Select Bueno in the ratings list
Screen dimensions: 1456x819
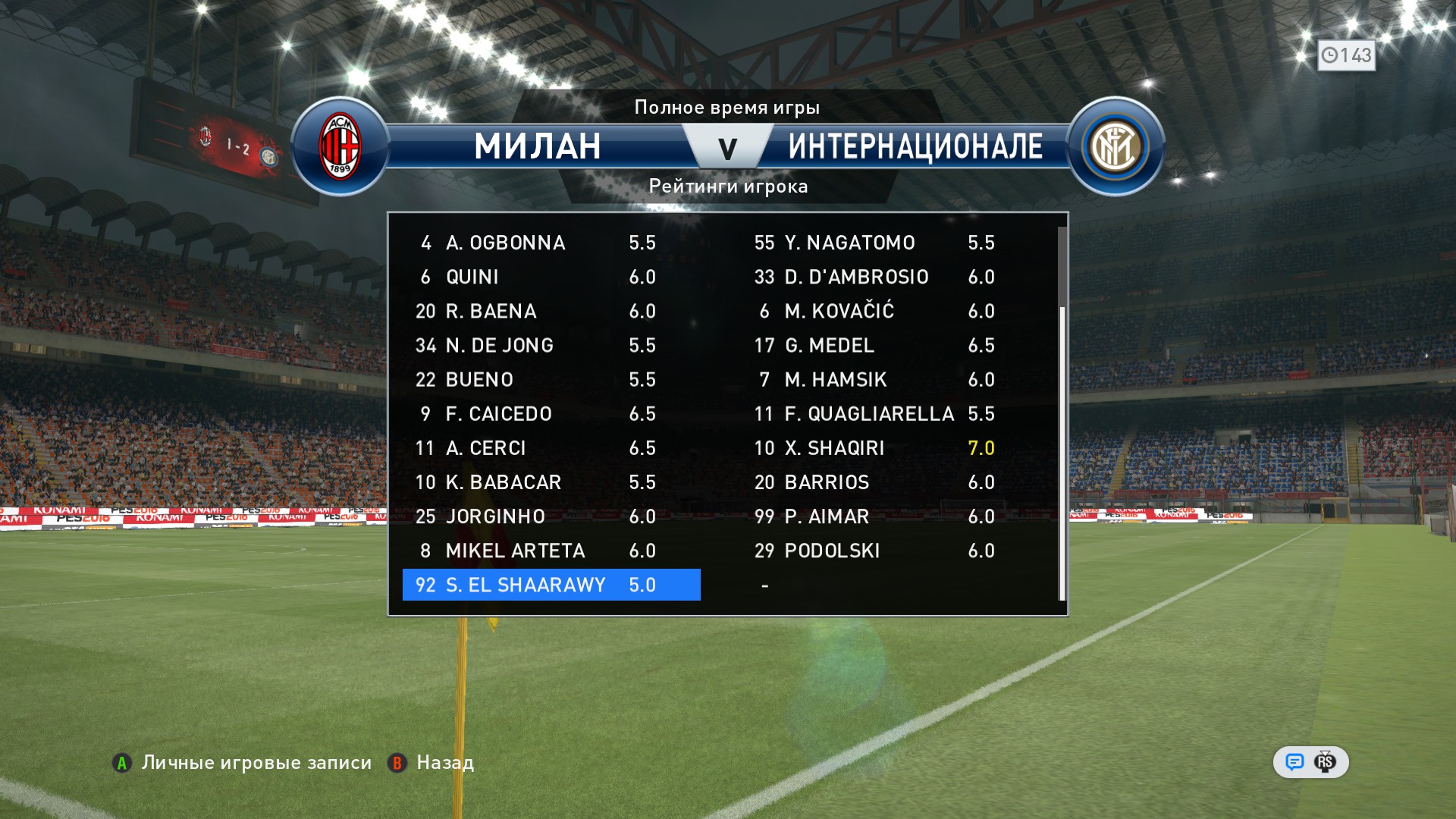pyautogui.click(x=551, y=379)
